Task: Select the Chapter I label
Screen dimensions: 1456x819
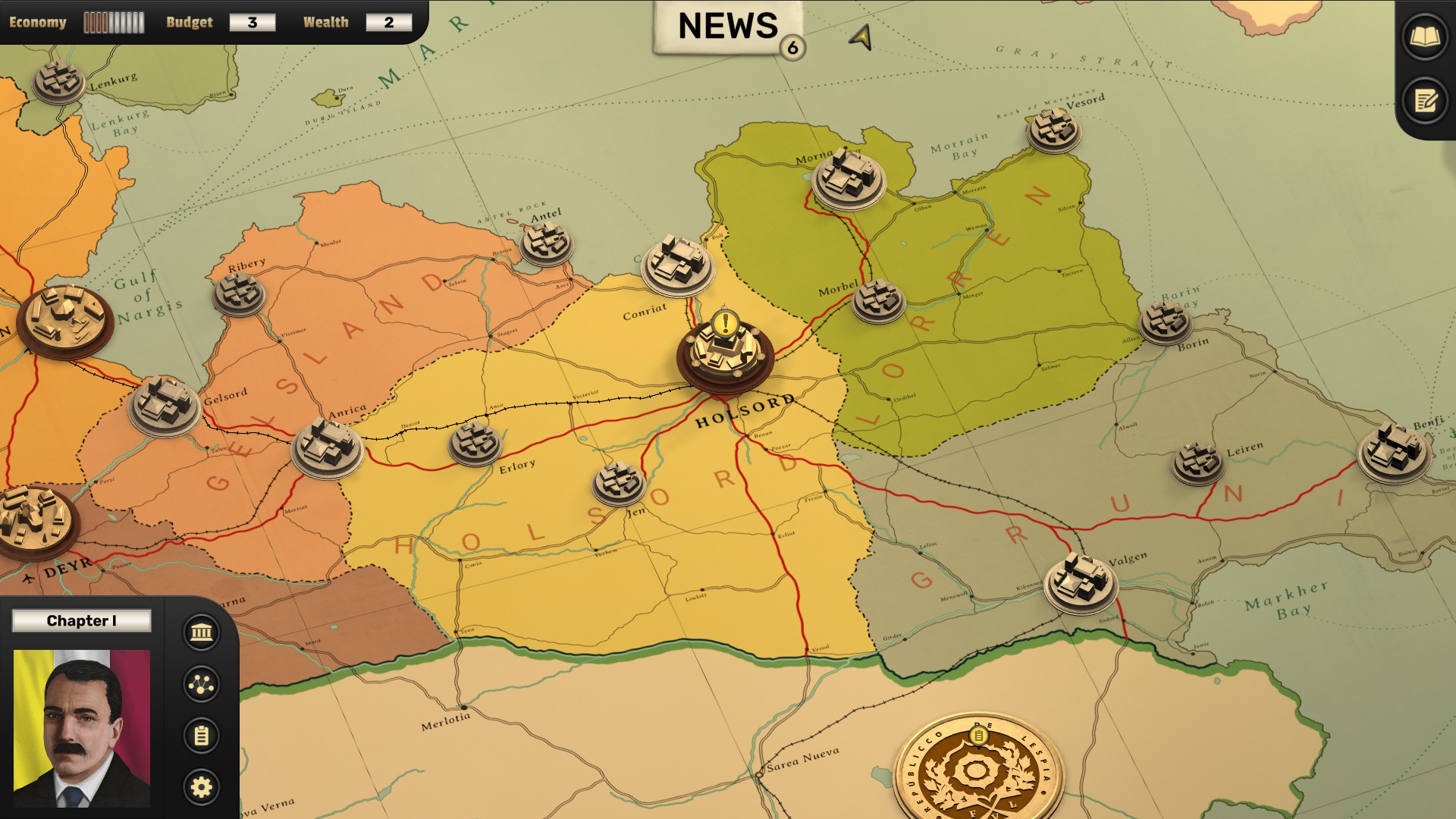Action: coord(82,621)
